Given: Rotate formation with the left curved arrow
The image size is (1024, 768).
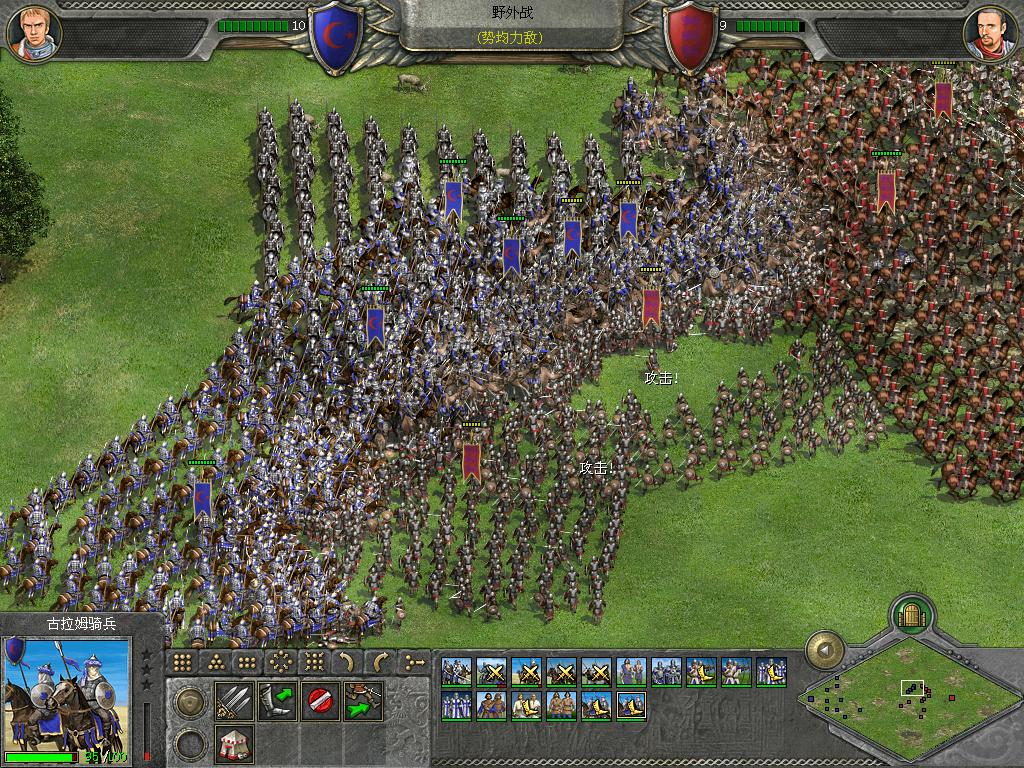Looking at the screenshot, I should [x=347, y=662].
